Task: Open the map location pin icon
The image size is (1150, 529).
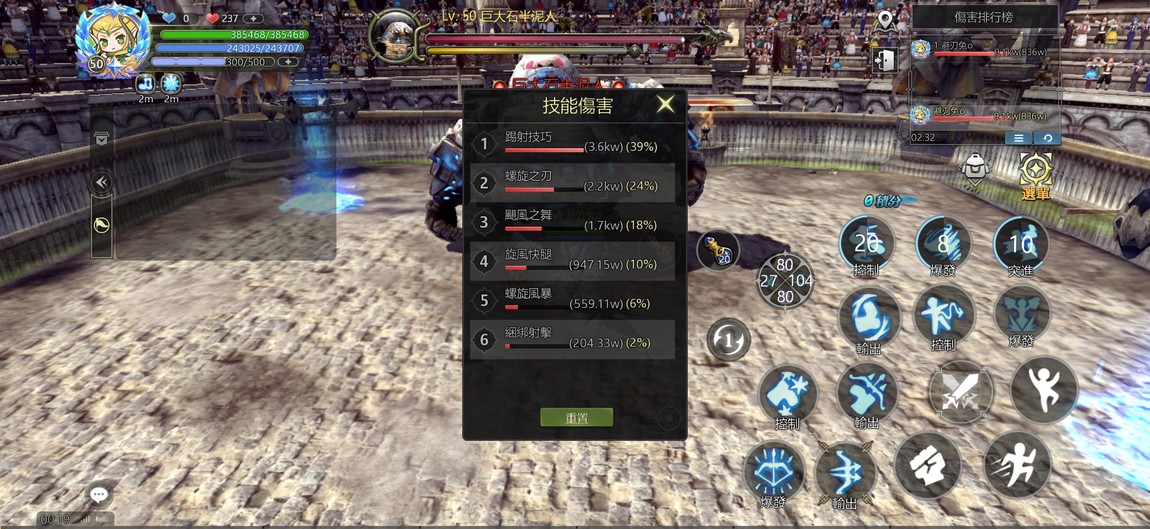Action: coord(885,19)
